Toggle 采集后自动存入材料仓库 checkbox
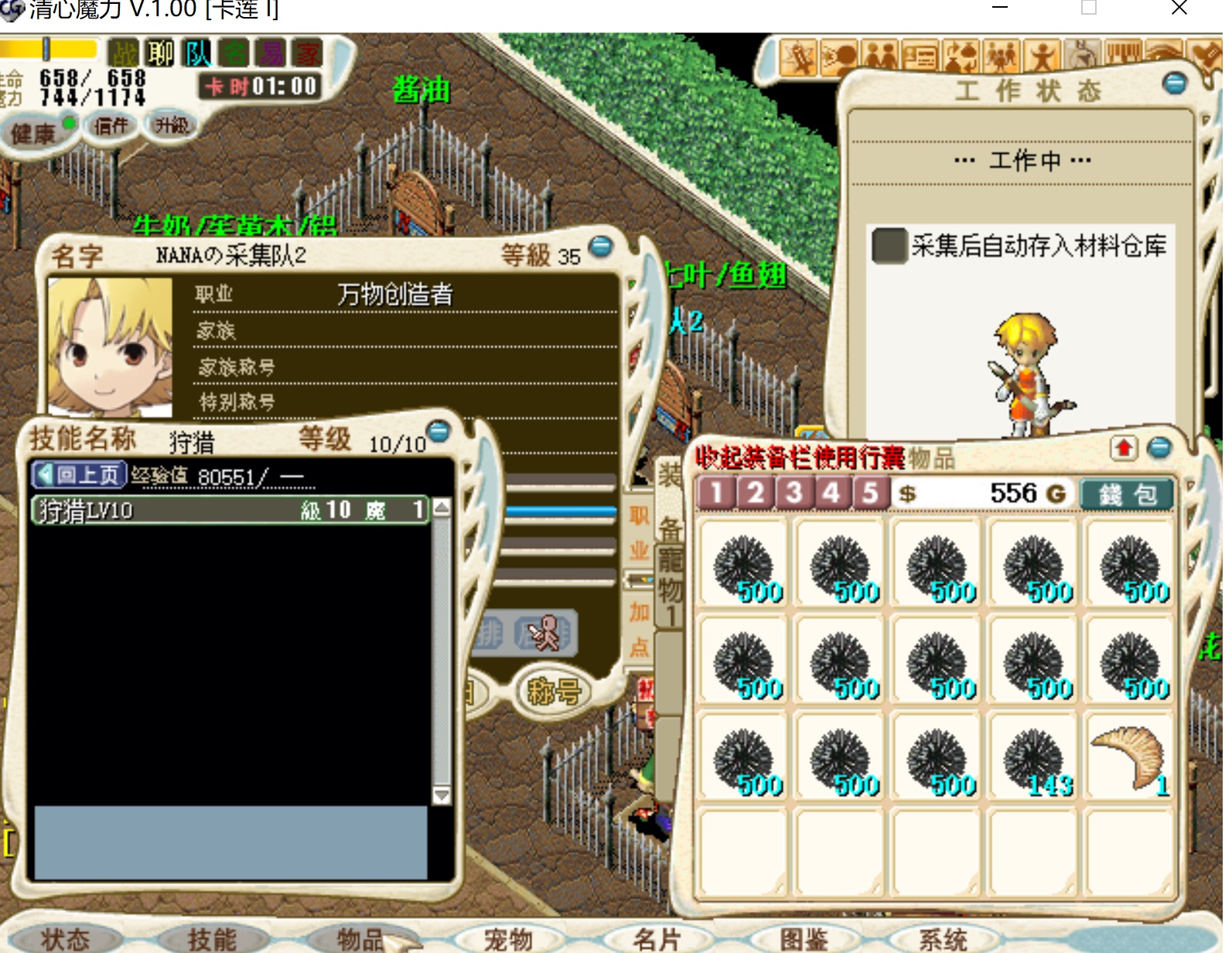This screenshot has width=1232, height=953. coord(888,246)
